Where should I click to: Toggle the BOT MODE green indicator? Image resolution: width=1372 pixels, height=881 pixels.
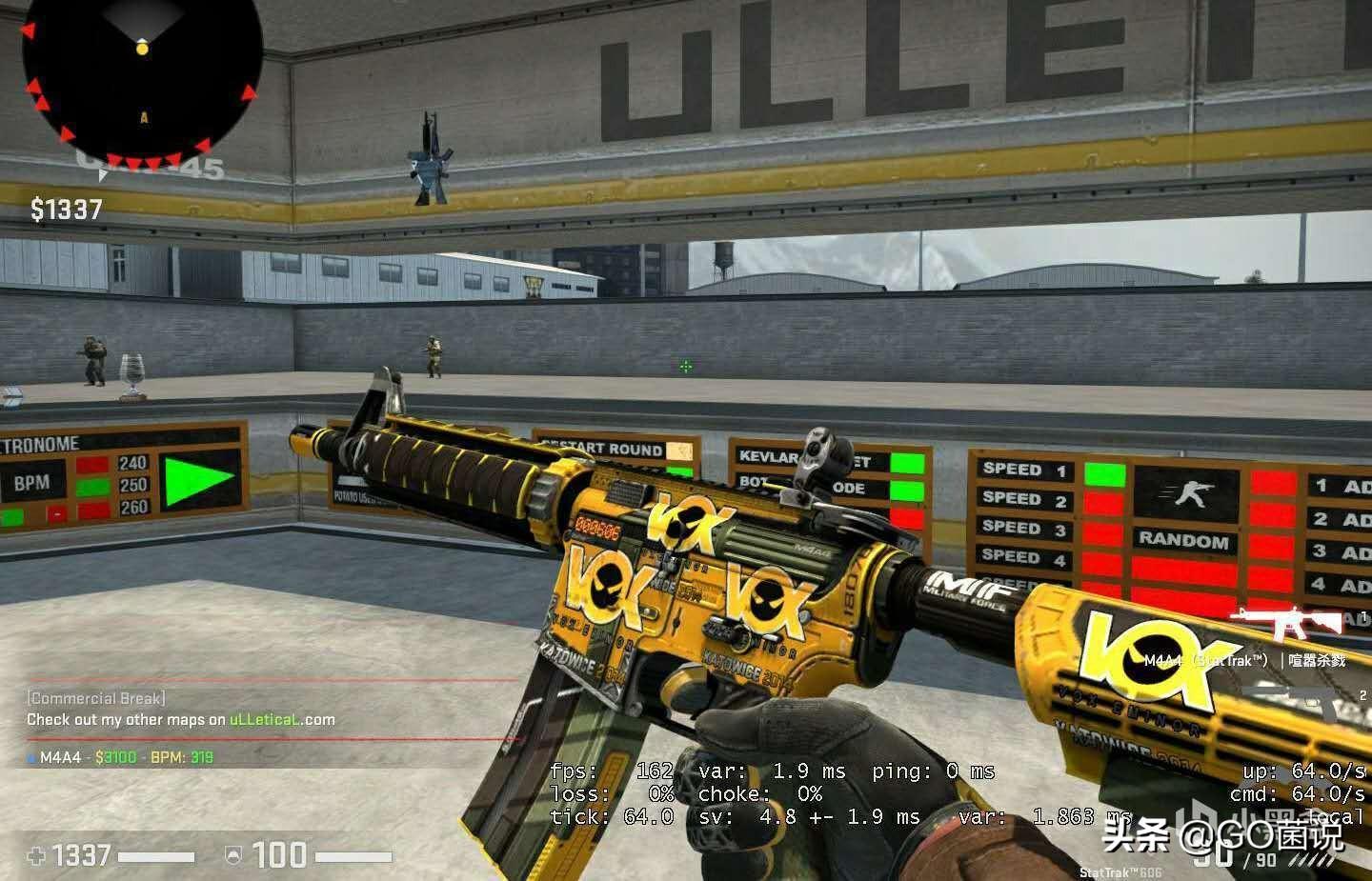click(x=907, y=491)
